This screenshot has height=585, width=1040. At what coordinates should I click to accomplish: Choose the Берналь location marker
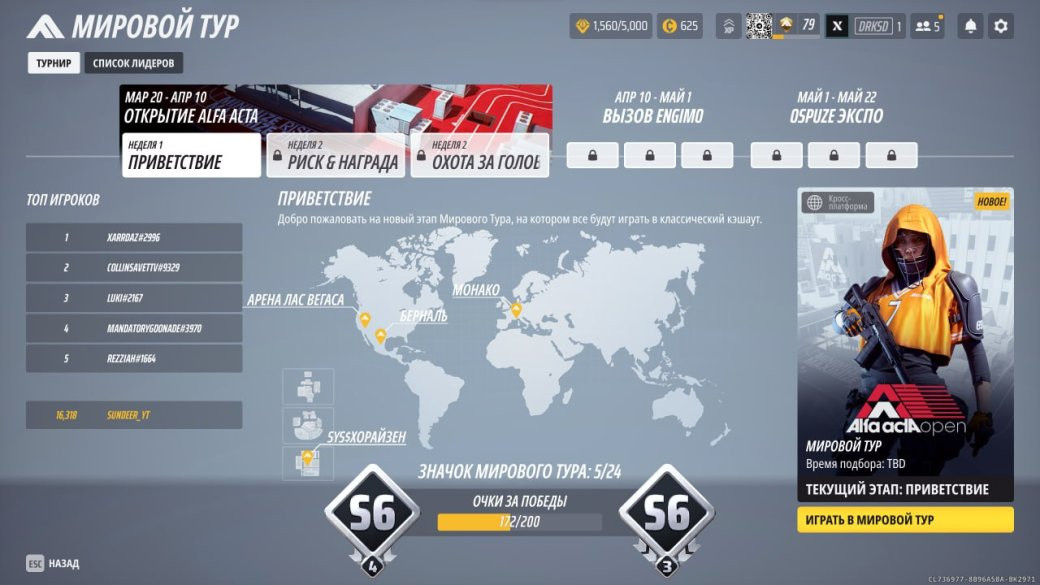pyautogui.click(x=380, y=336)
